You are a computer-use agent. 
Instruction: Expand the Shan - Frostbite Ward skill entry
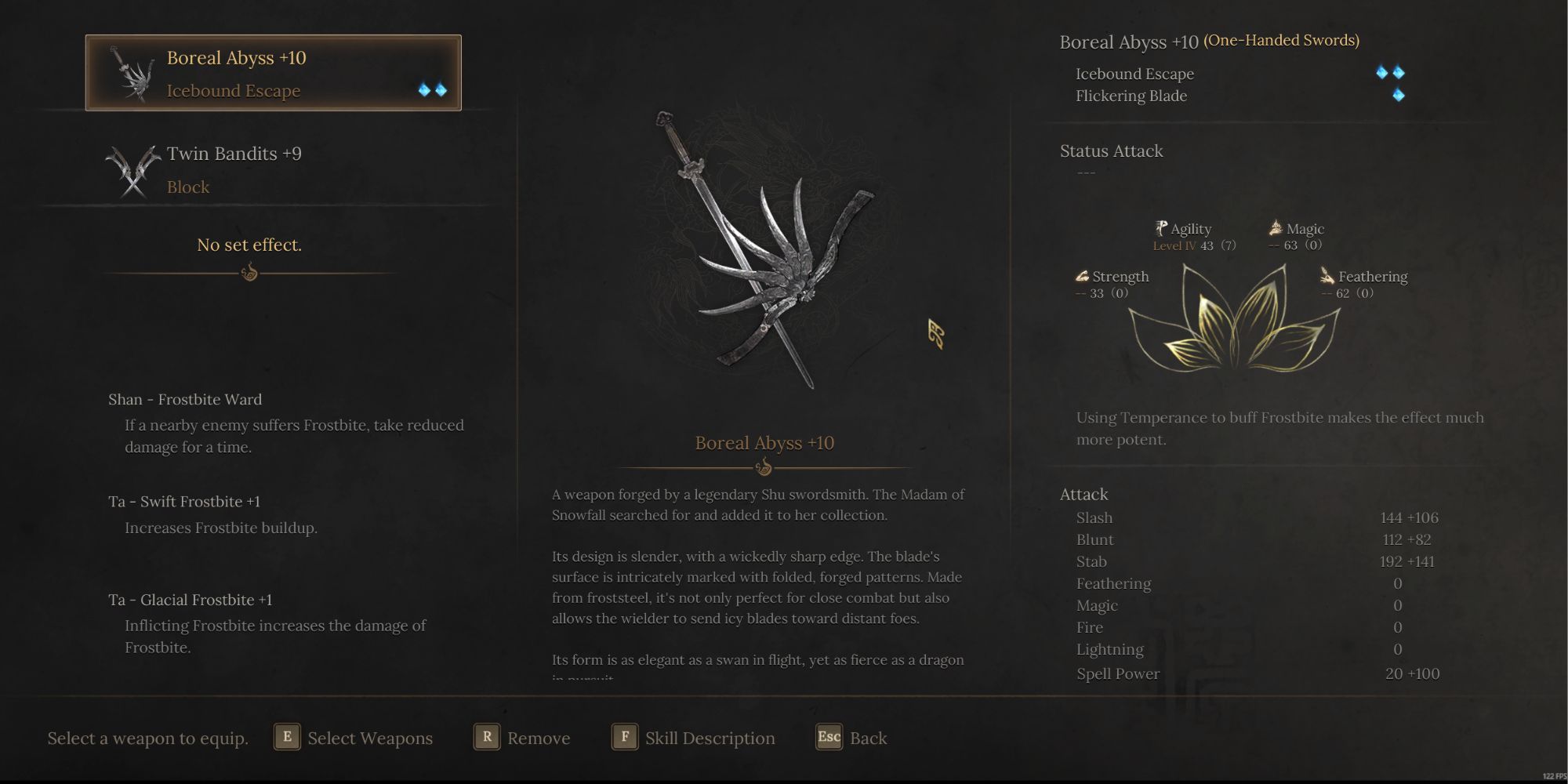(185, 399)
